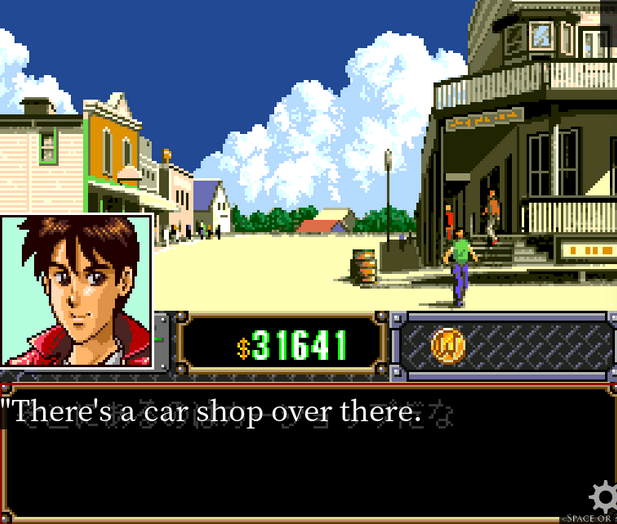Select the hero portrait
The image size is (617, 524).
pos(76,291)
